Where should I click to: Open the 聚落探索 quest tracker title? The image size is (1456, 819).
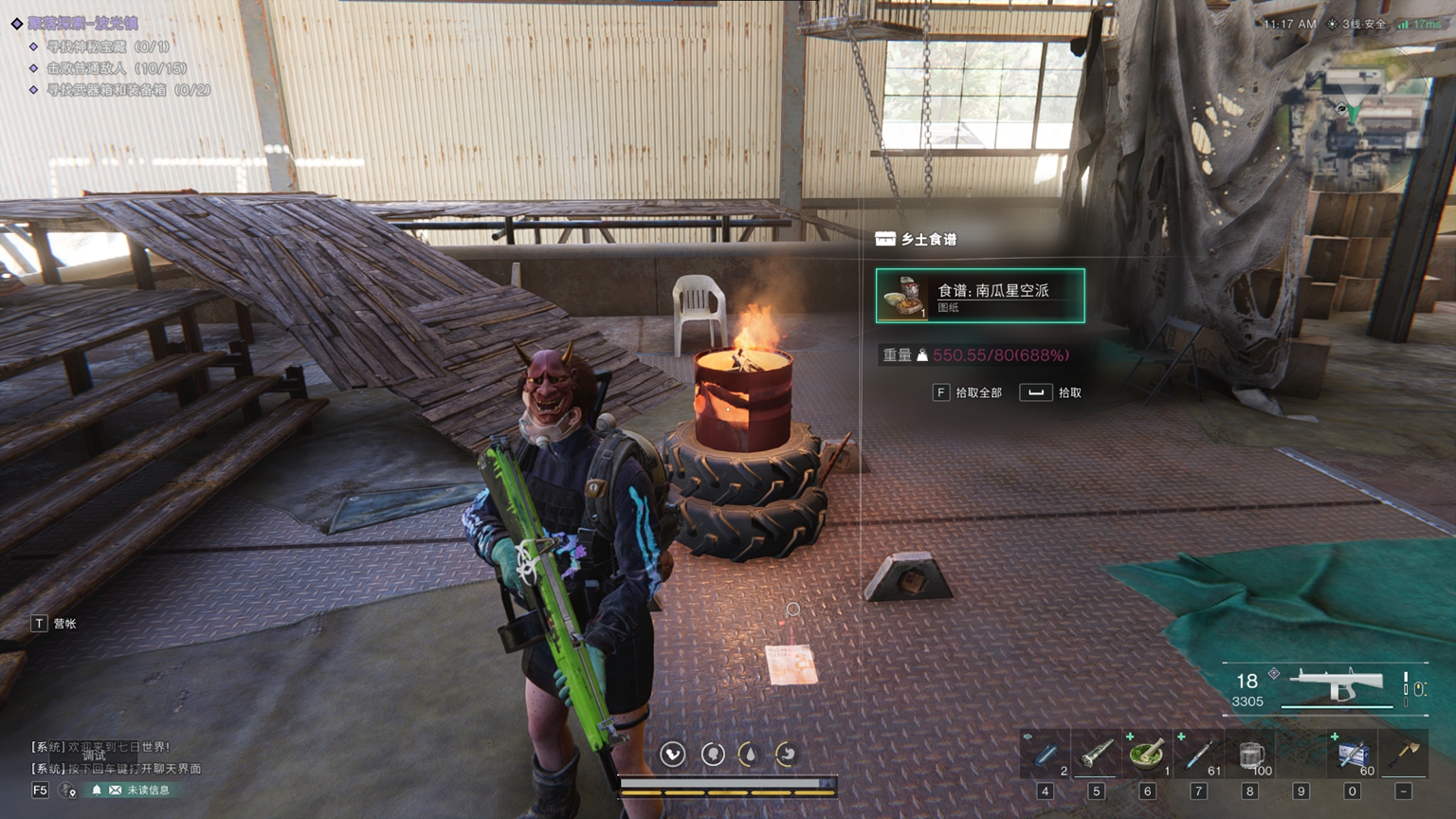82,23
